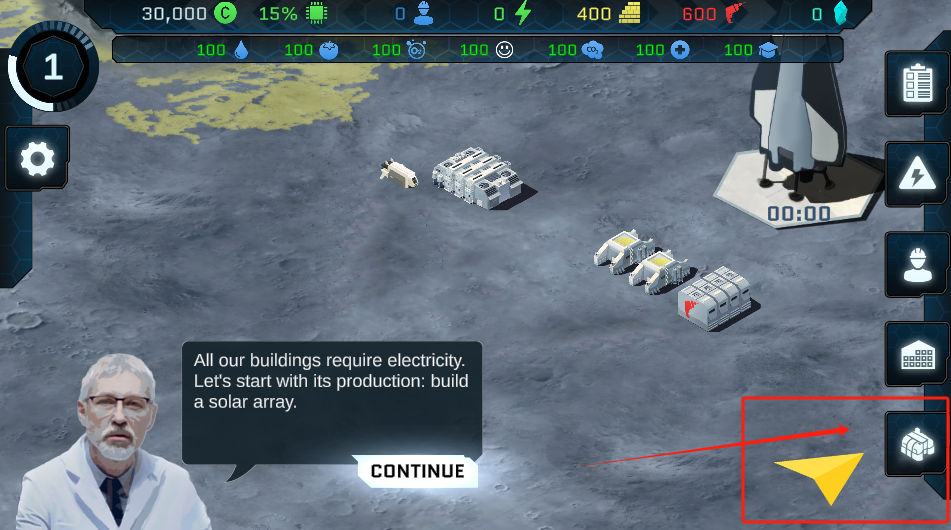
Task: Show the warning alerts panel
Action: pyautogui.click(x=916, y=176)
